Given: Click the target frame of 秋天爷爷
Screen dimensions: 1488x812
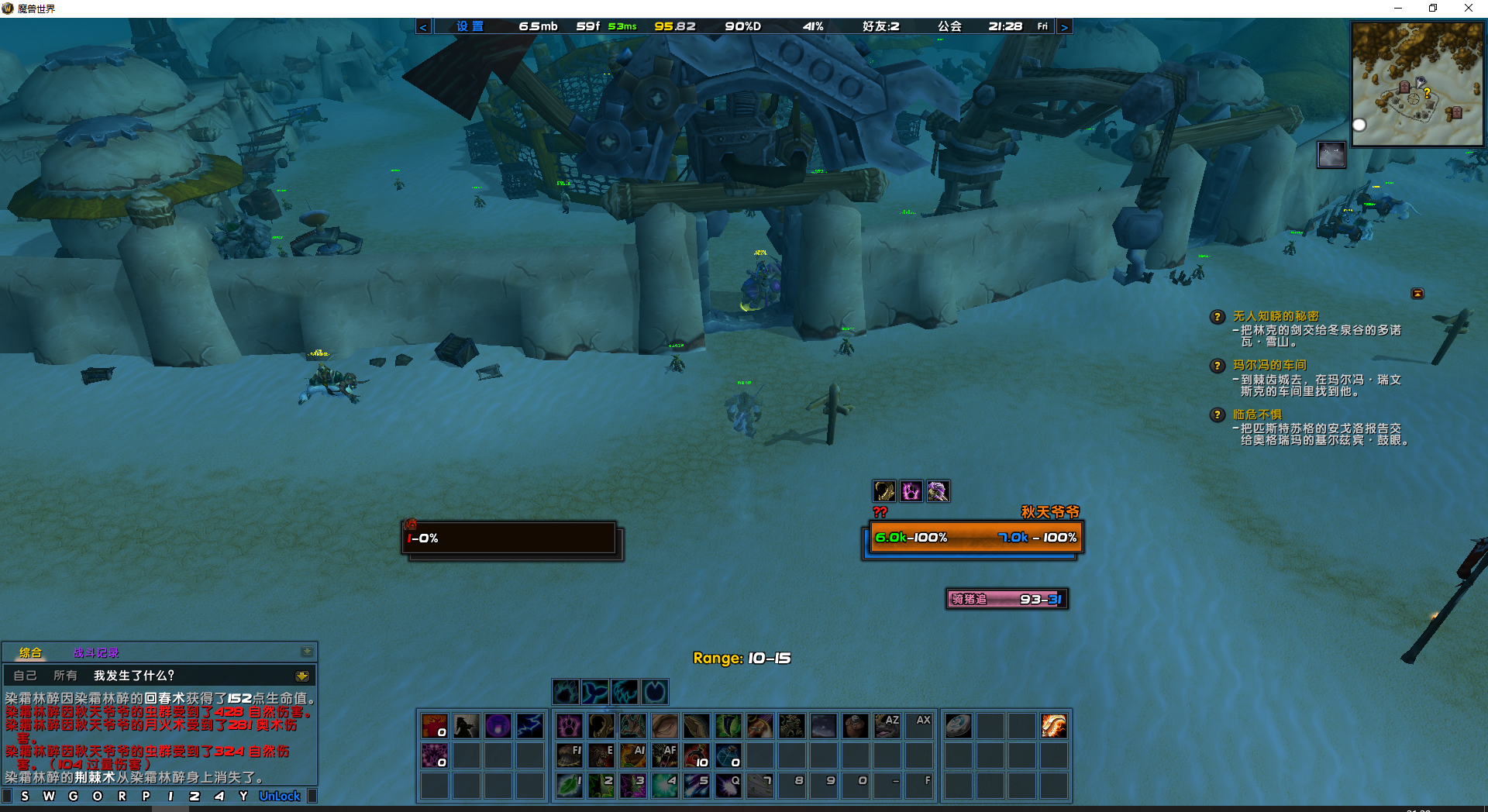Looking at the screenshot, I should click(975, 538).
